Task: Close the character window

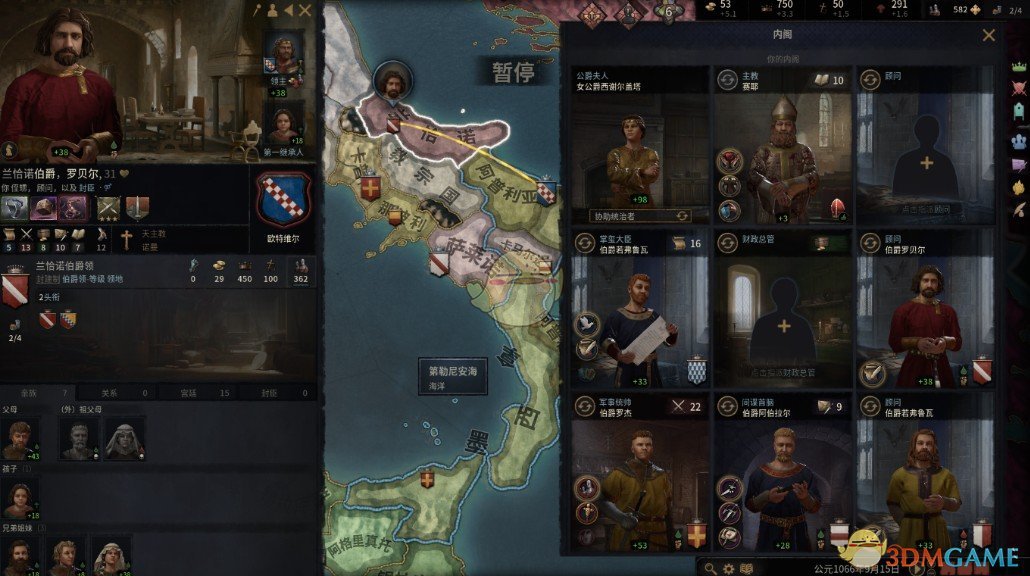Action: click(x=306, y=11)
